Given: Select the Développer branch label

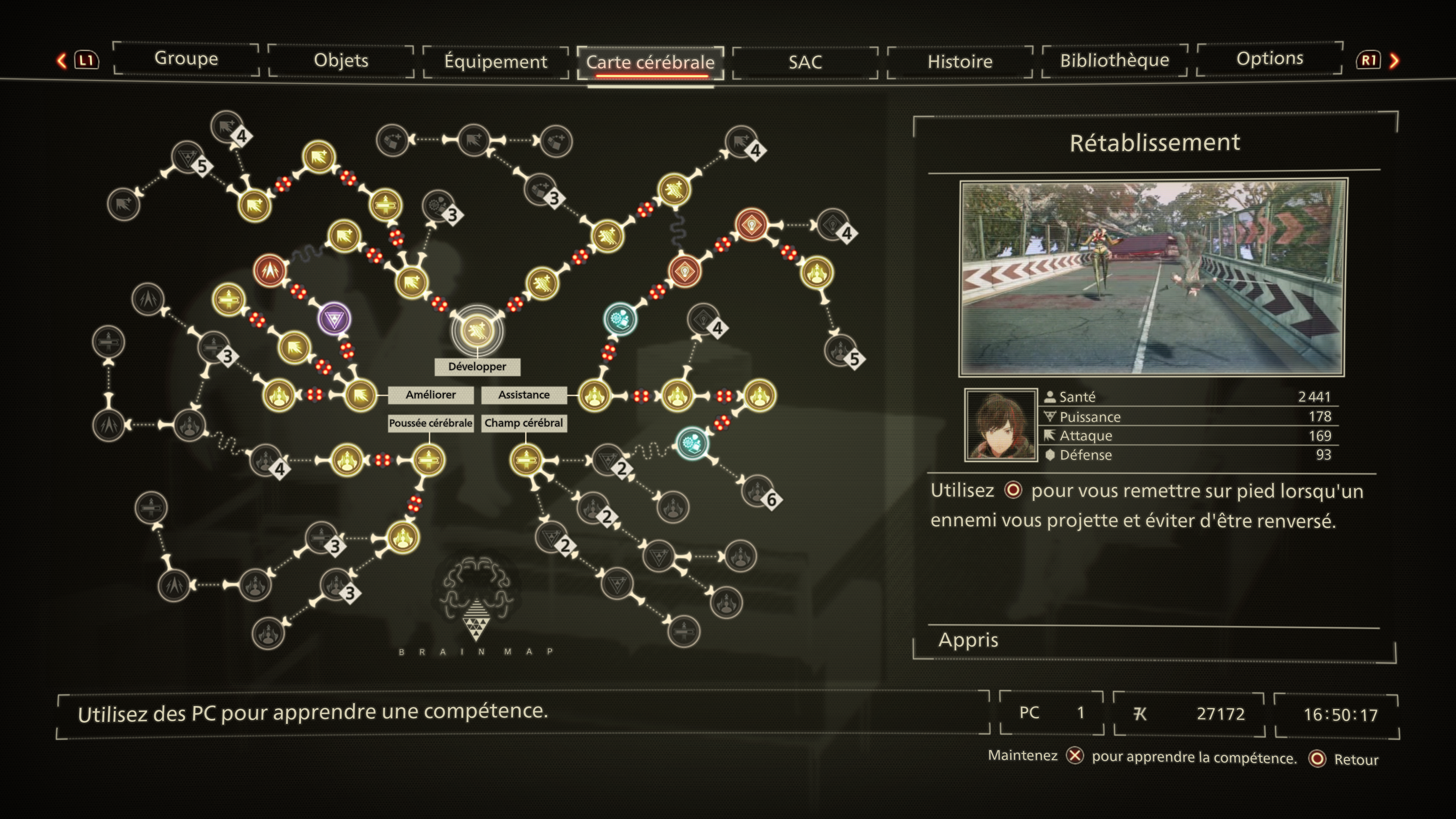Looking at the screenshot, I should pos(477,366).
